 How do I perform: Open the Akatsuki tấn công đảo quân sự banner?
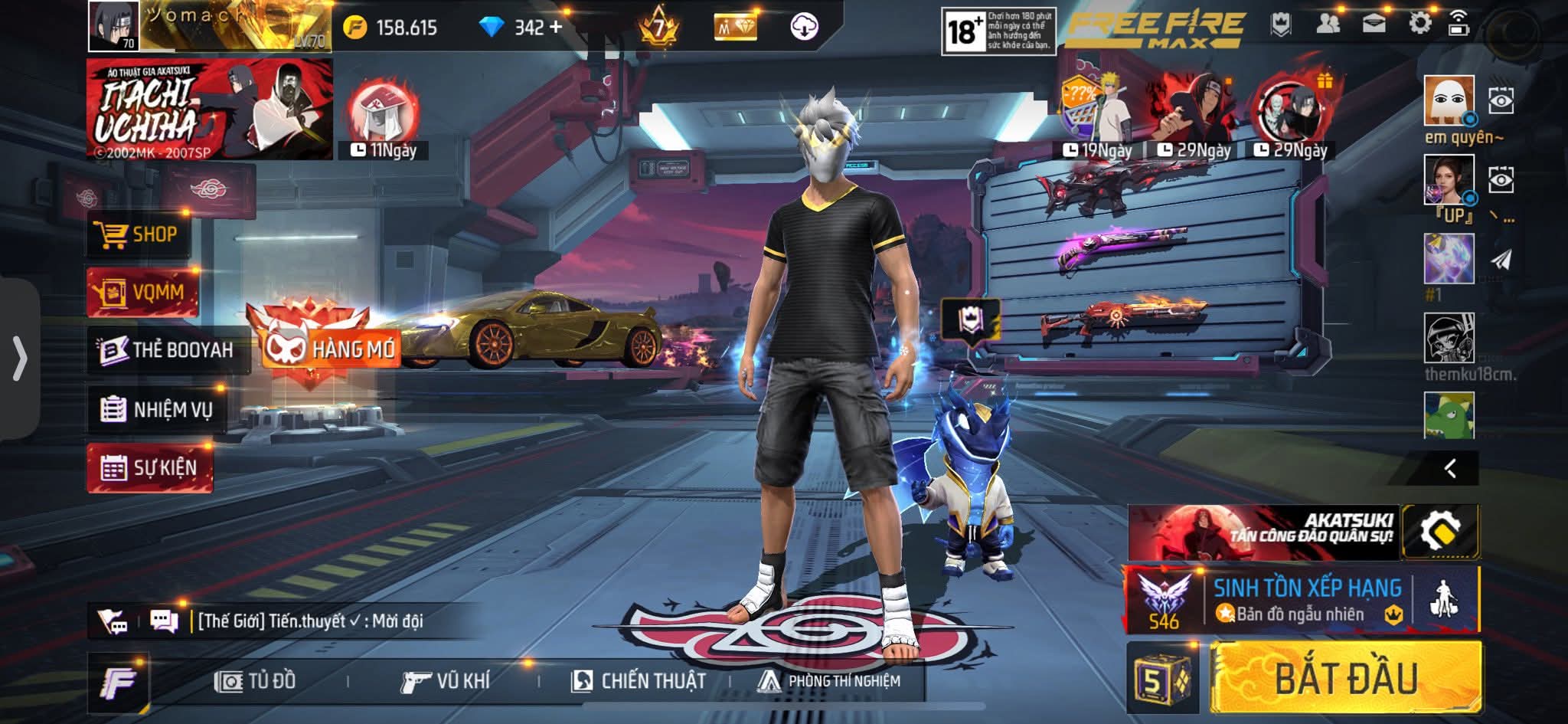click(x=1263, y=532)
